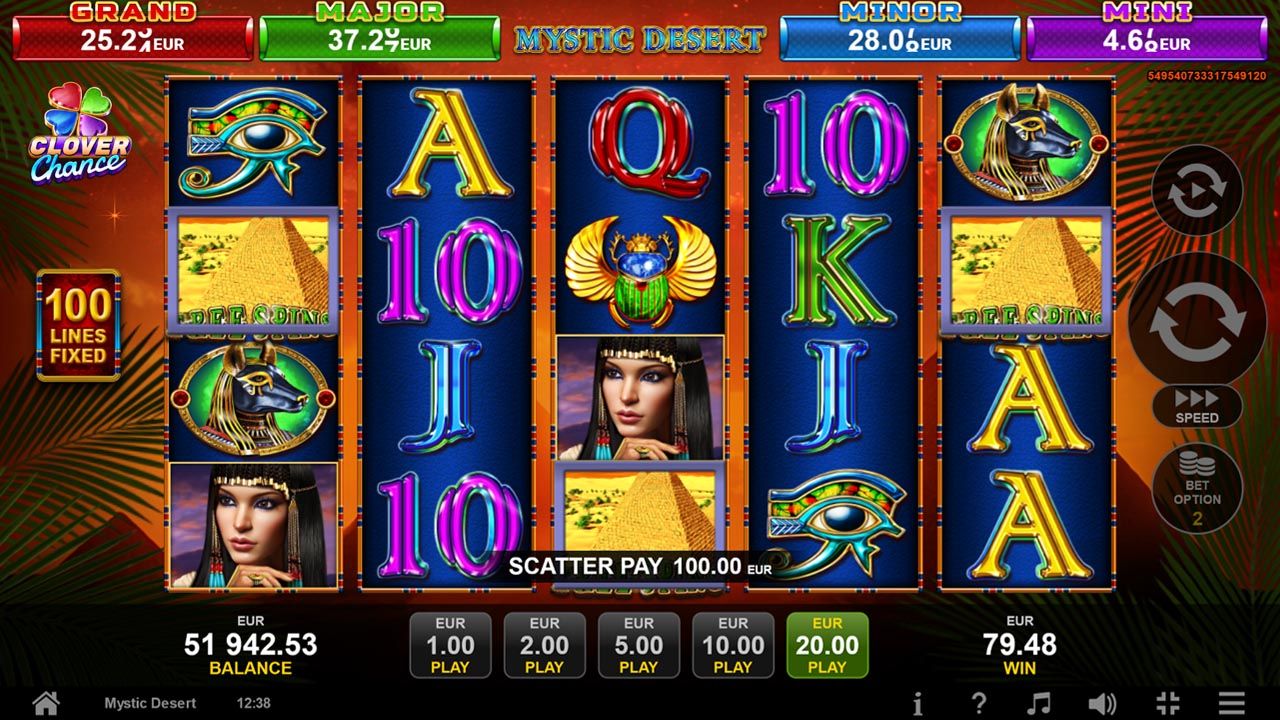Start a spin with the large circular arrows
The image size is (1280, 720).
[1197, 320]
